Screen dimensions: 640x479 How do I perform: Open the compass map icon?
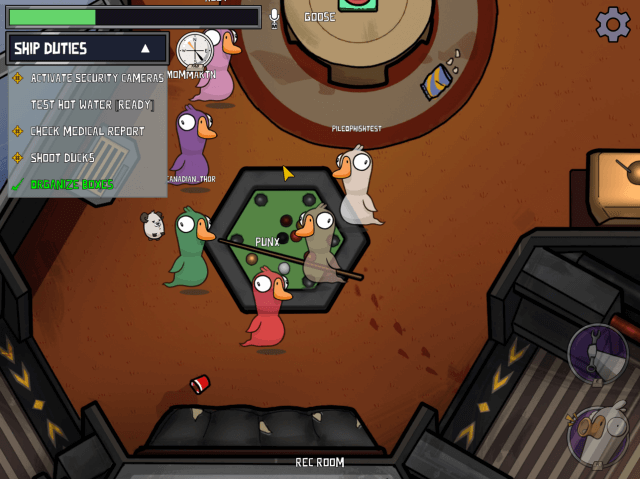(195, 50)
